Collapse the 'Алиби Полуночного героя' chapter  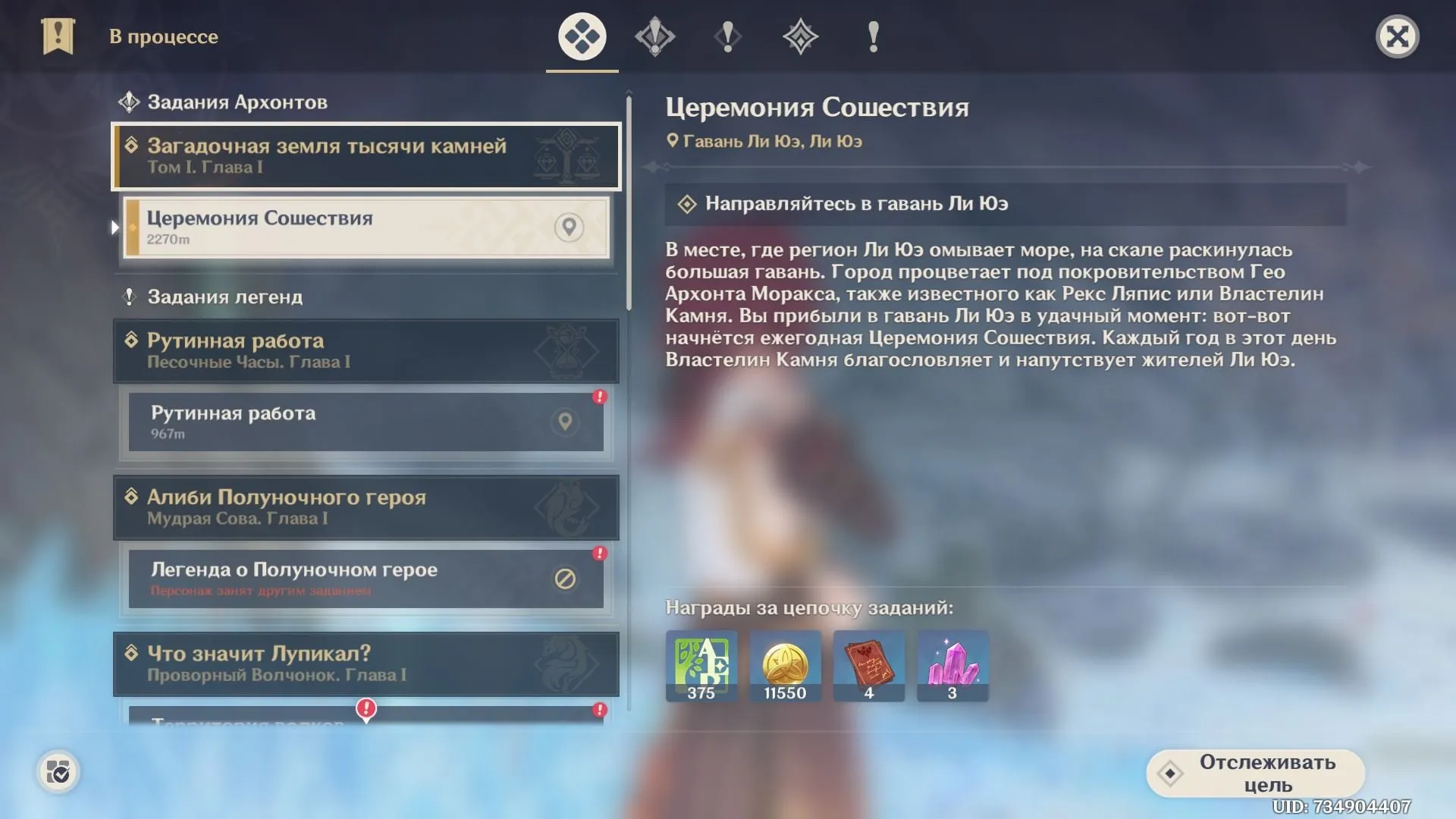coord(366,507)
